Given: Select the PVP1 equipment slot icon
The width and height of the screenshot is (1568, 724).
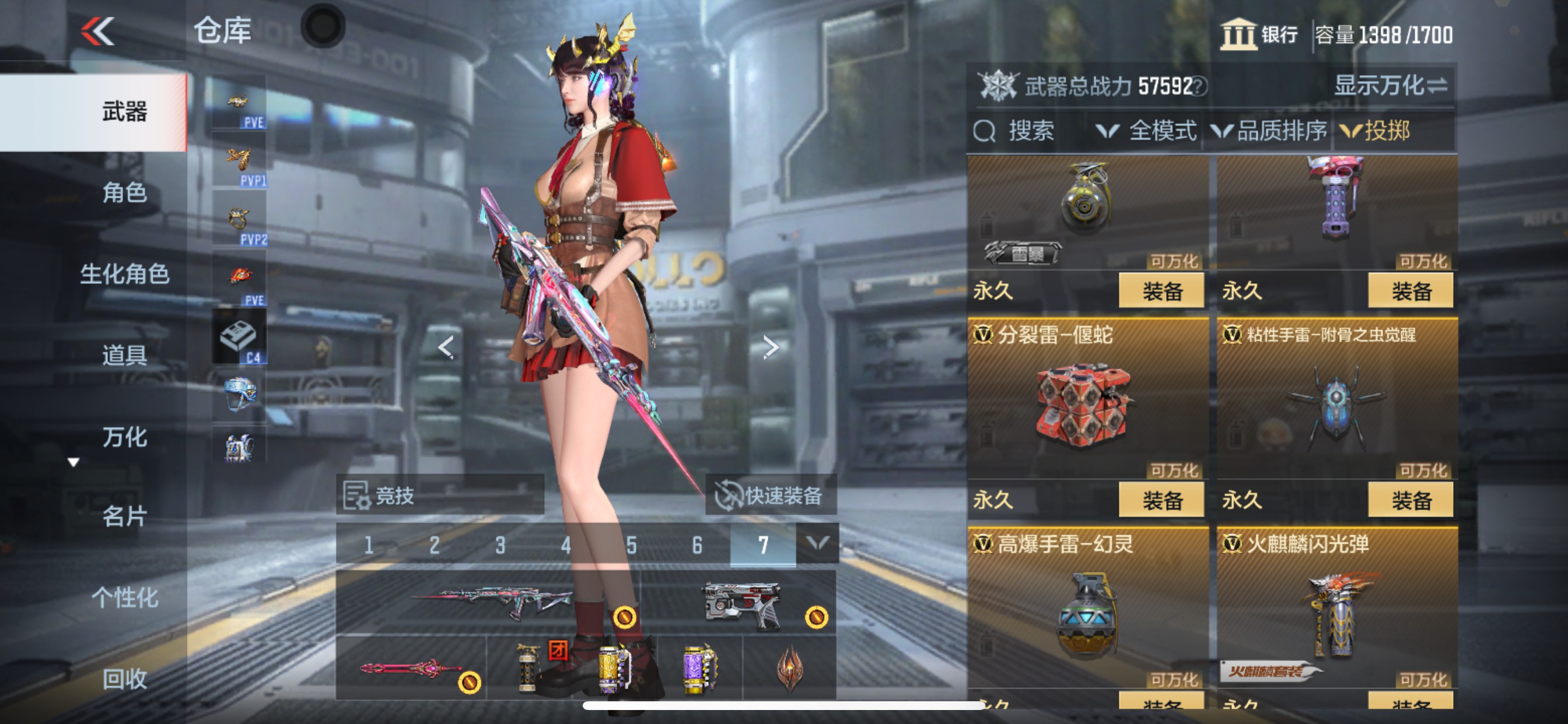Looking at the screenshot, I should tap(240, 157).
